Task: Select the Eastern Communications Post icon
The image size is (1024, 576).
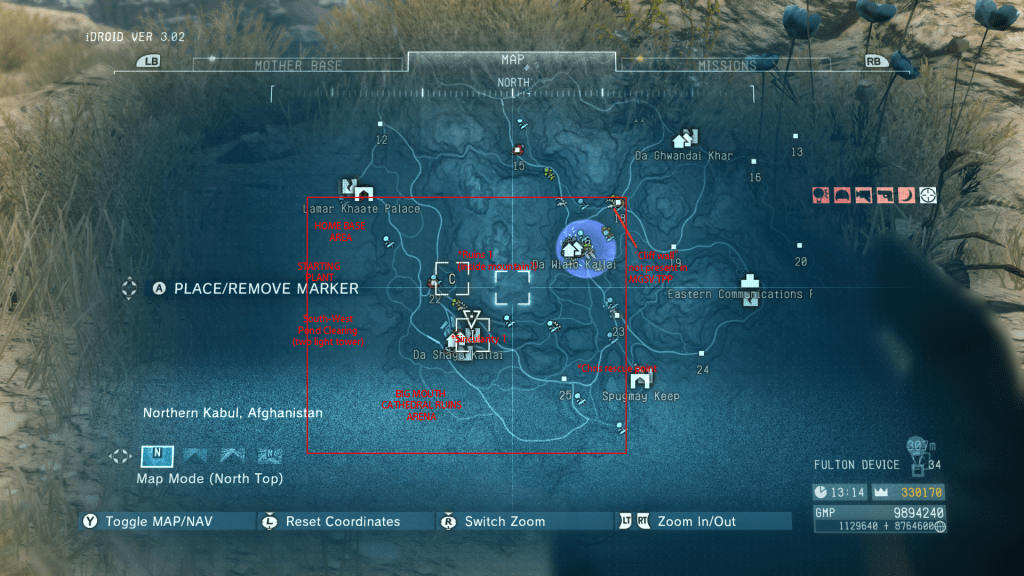Action: click(750, 282)
